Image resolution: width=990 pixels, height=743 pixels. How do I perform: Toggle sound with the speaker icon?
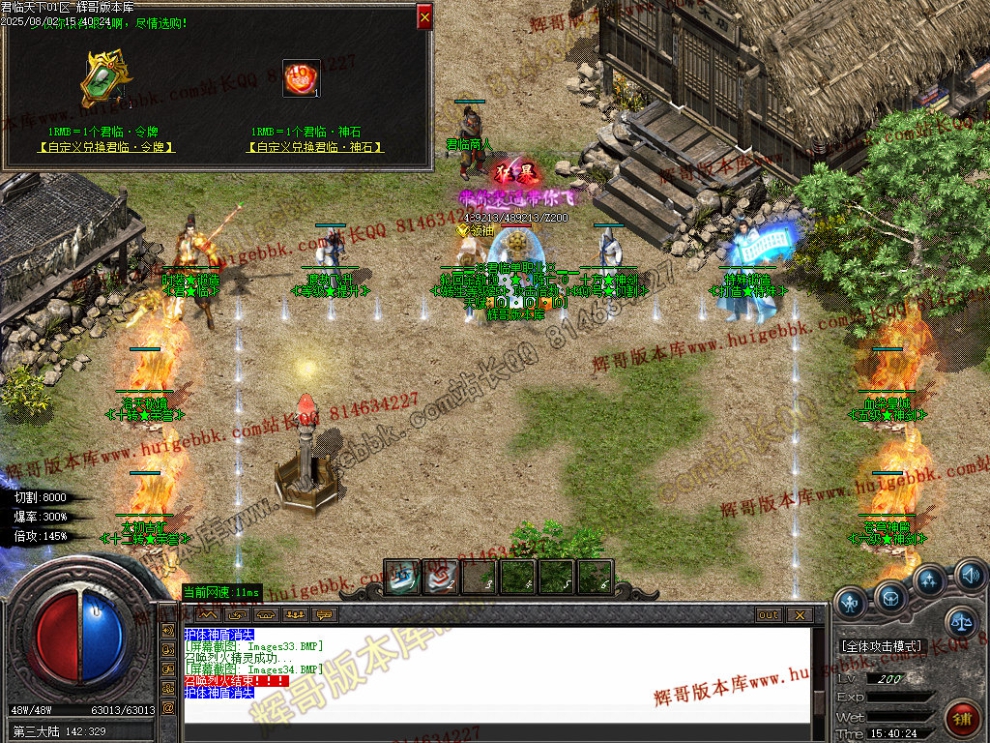(x=968, y=575)
